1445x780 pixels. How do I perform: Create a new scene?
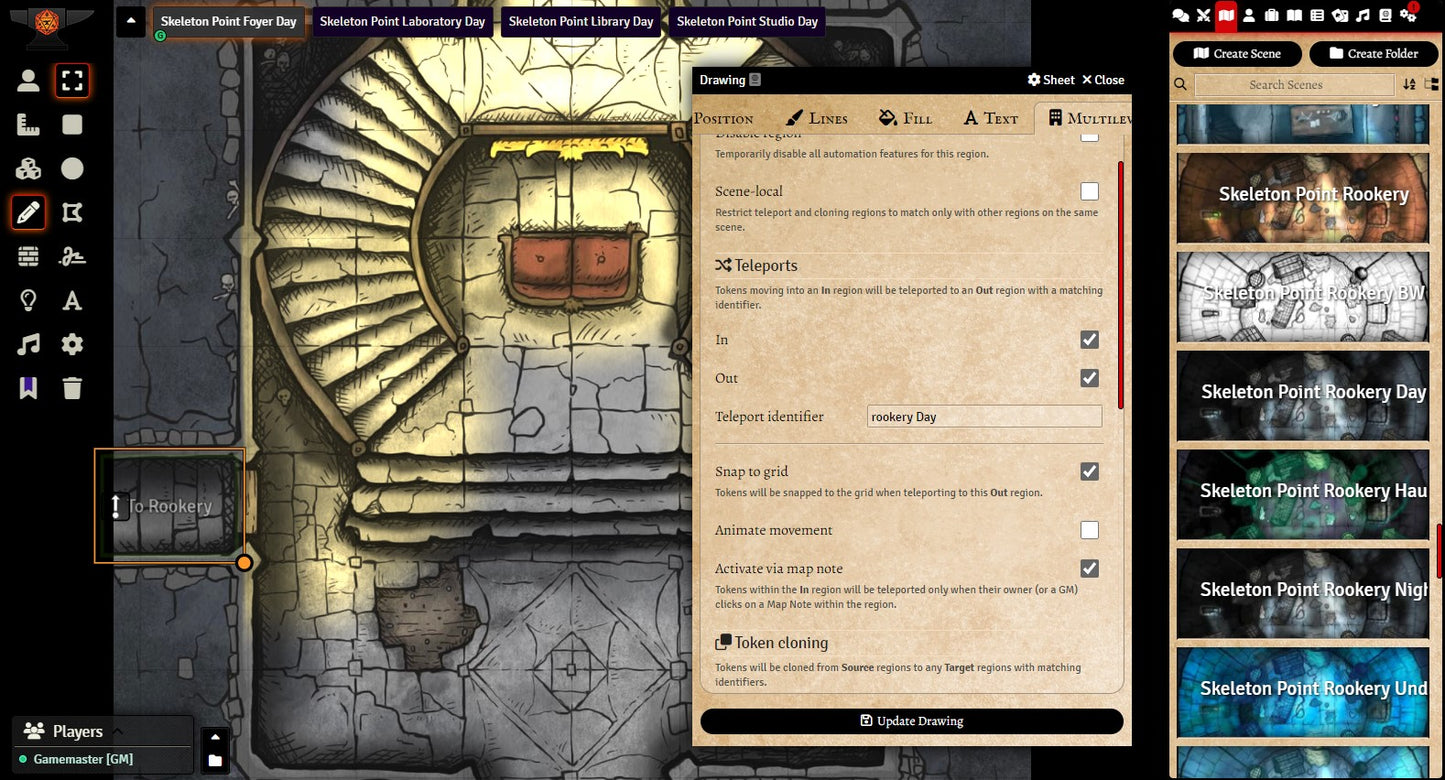click(x=1237, y=54)
